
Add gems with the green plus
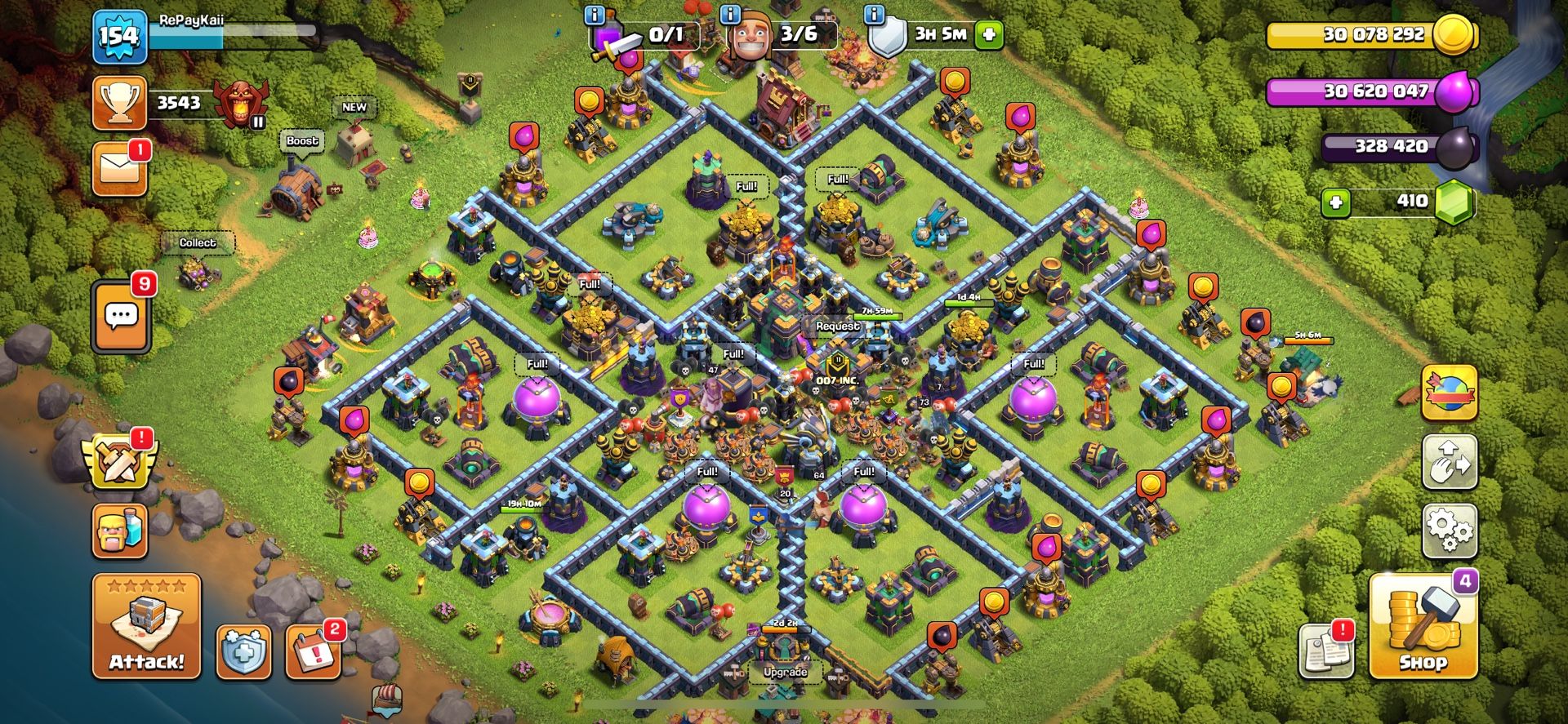pyautogui.click(x=1335, y=202)
